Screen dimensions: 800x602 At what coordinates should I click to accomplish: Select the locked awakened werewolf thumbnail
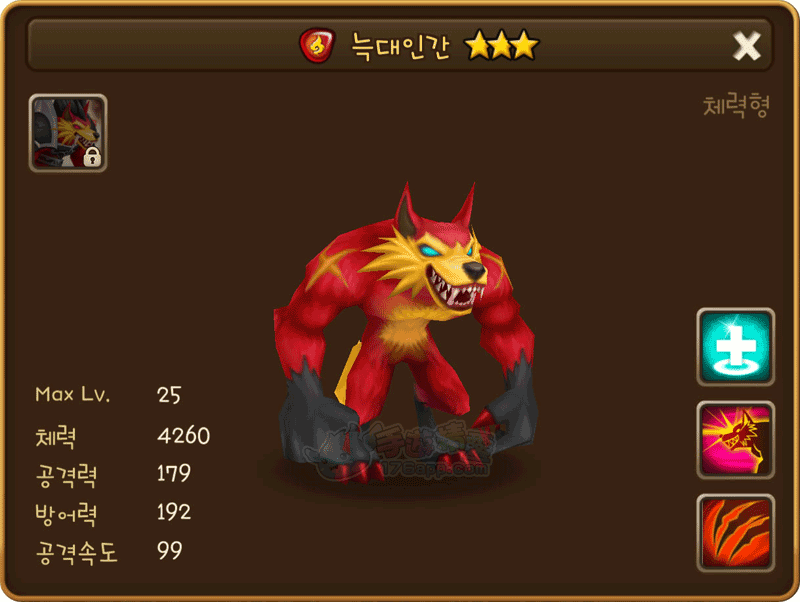coord(68,133)
